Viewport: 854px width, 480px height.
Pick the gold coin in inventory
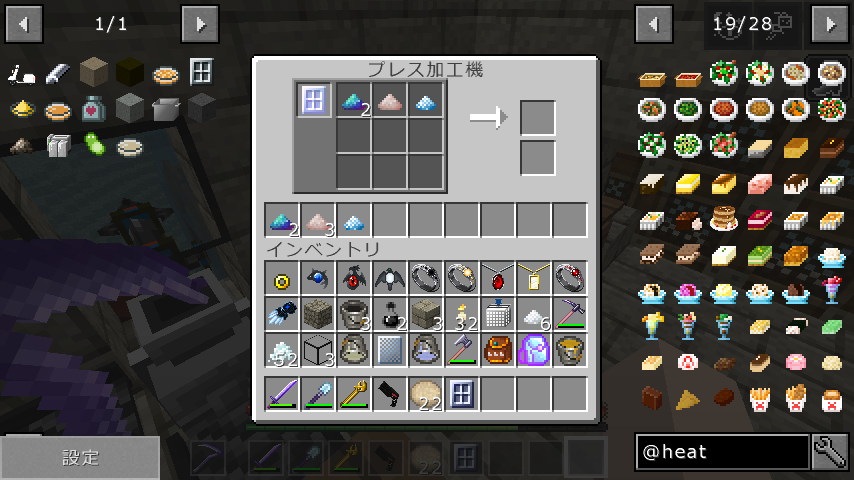(x=283, y=278)
